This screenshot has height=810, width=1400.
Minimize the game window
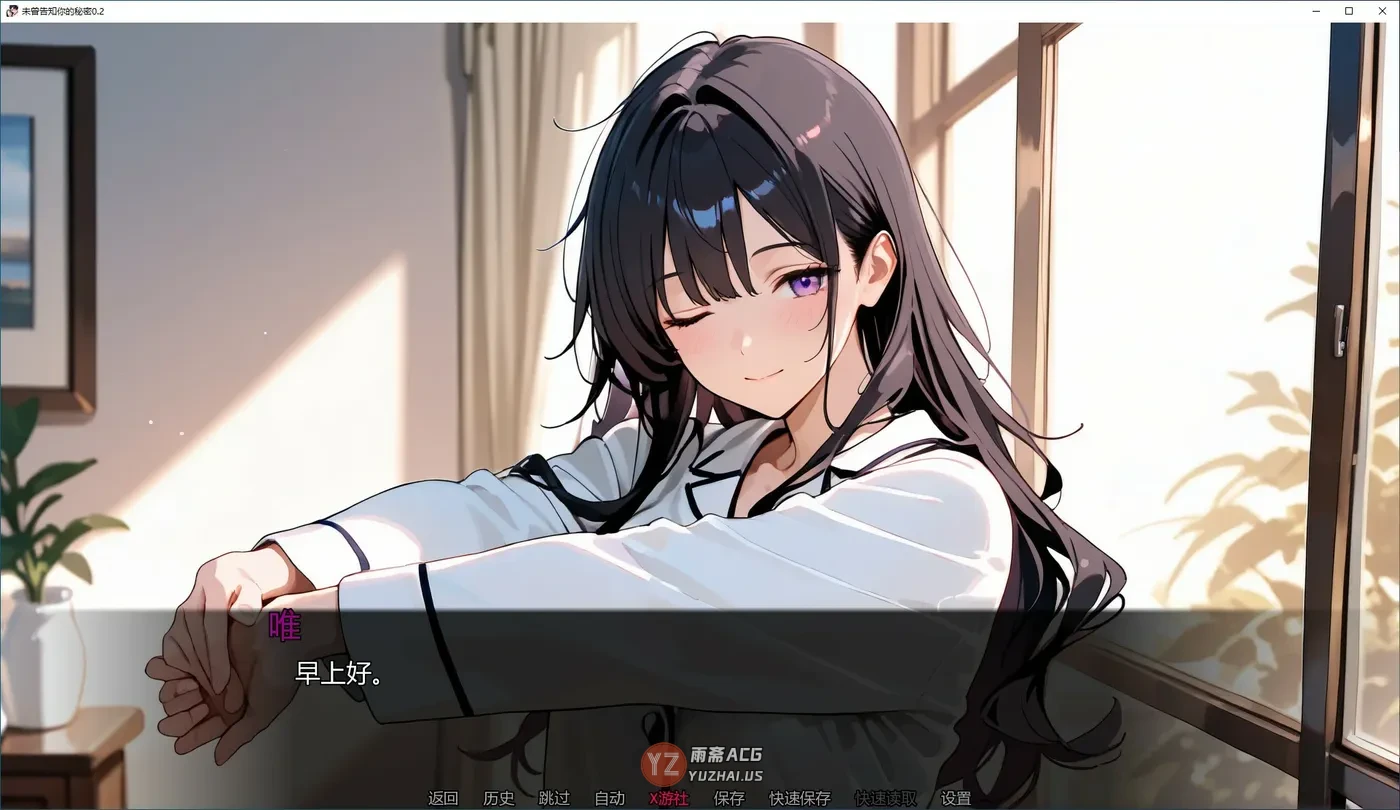click(x=1315, y=11)
